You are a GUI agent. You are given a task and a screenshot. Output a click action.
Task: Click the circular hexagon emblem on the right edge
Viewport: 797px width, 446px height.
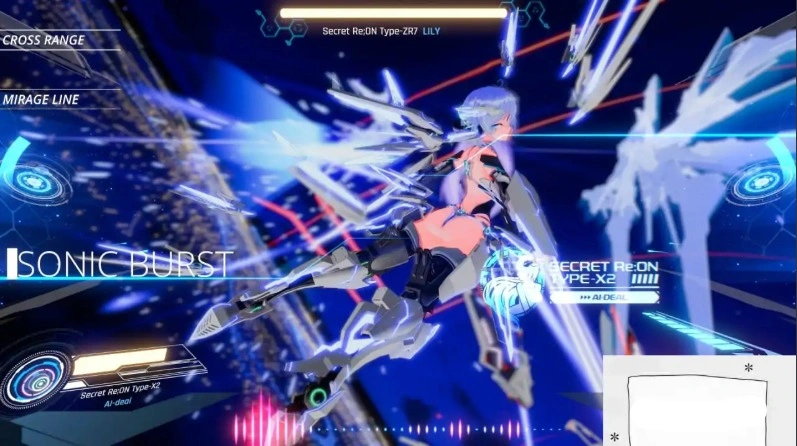(756, 184)
